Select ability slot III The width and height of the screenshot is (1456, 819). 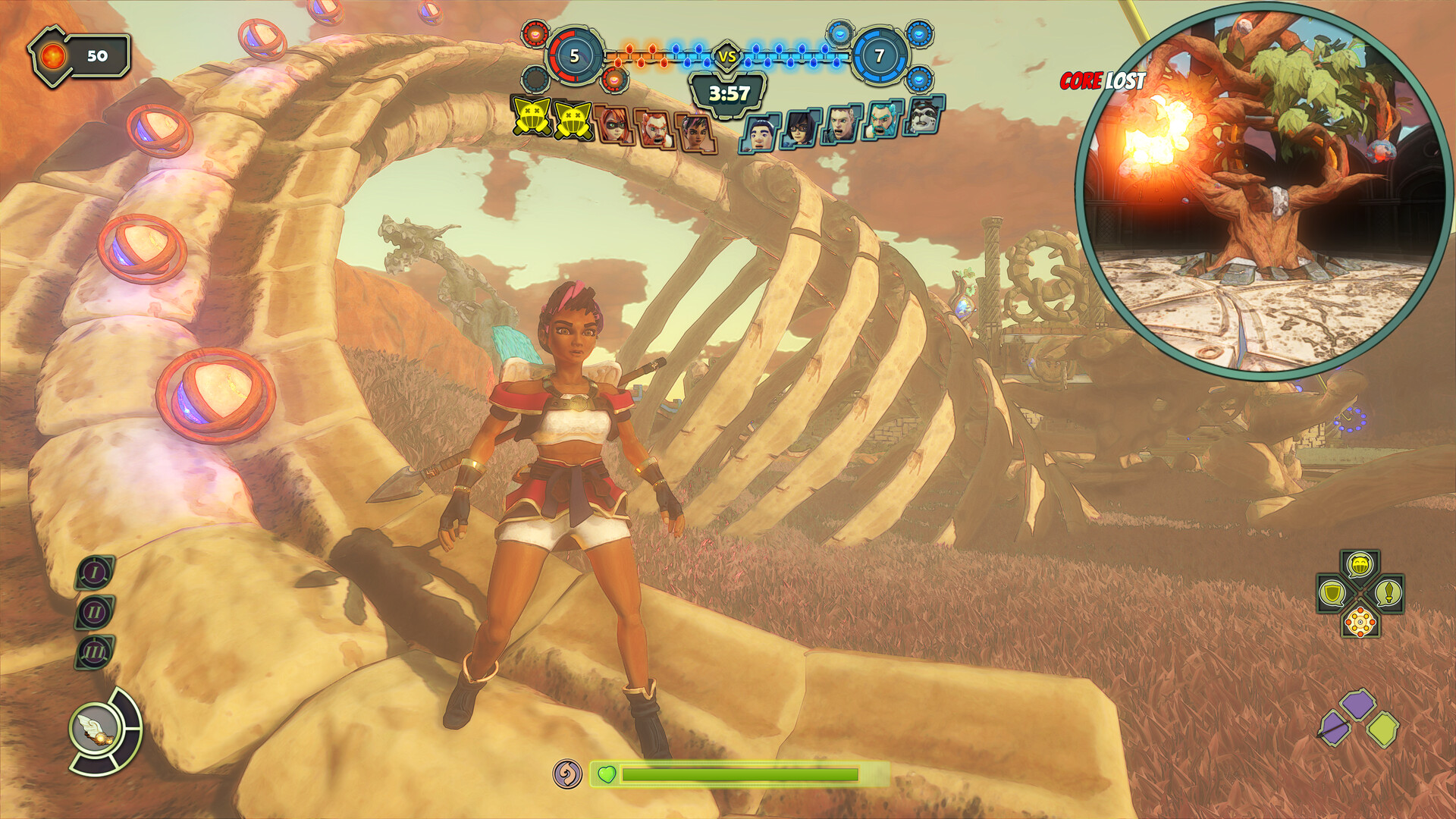tap(95, 652)
